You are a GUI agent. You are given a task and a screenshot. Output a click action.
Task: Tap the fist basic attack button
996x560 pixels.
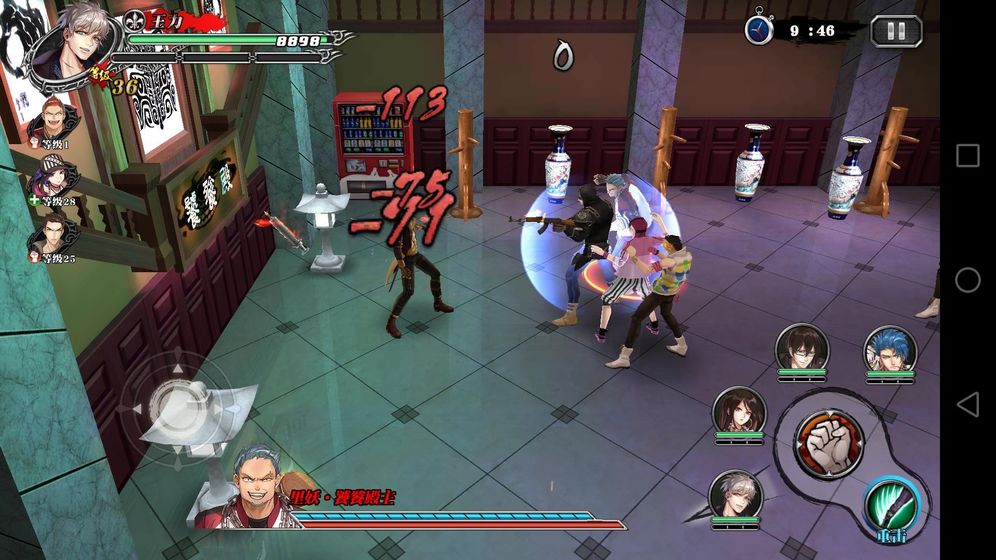coord(828,444)
